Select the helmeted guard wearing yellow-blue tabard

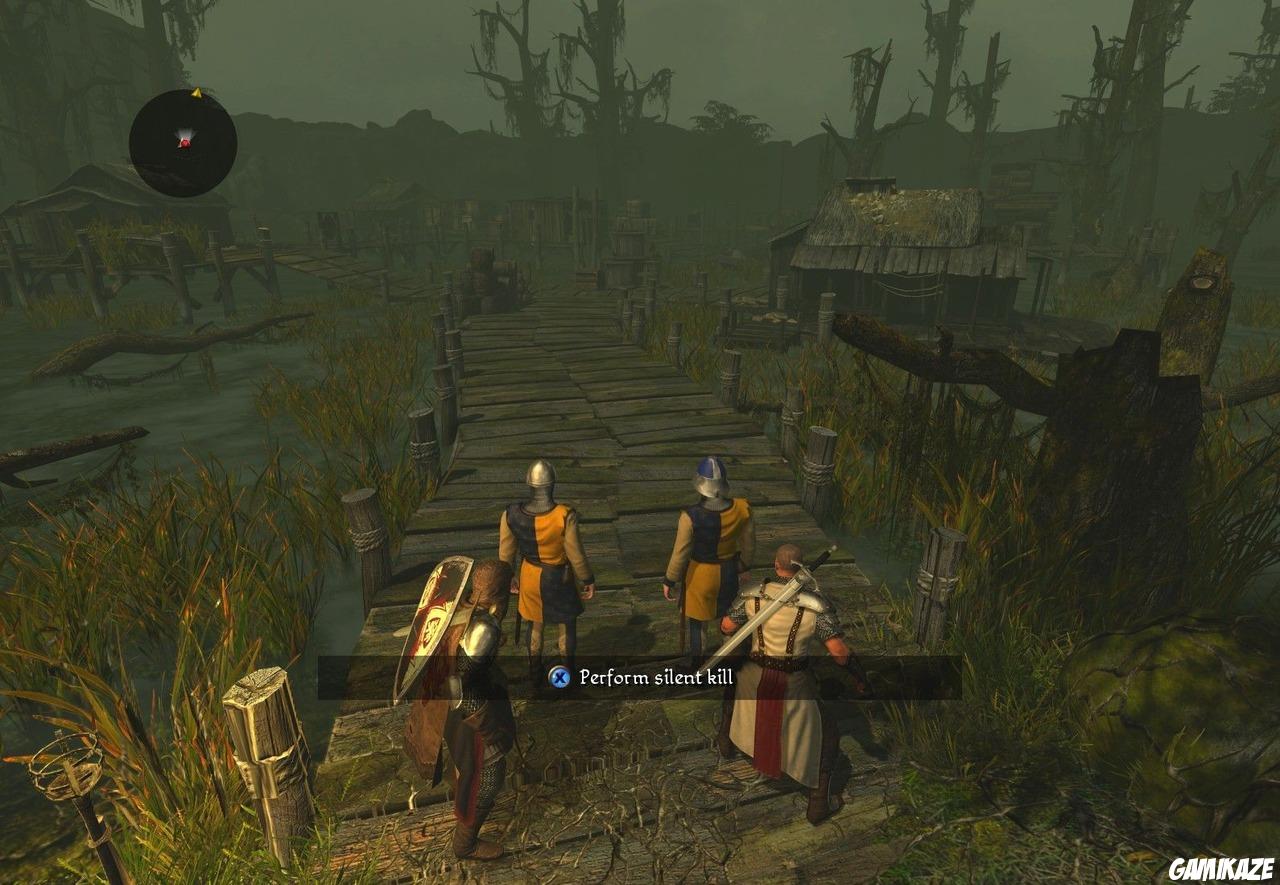point(543,545)
